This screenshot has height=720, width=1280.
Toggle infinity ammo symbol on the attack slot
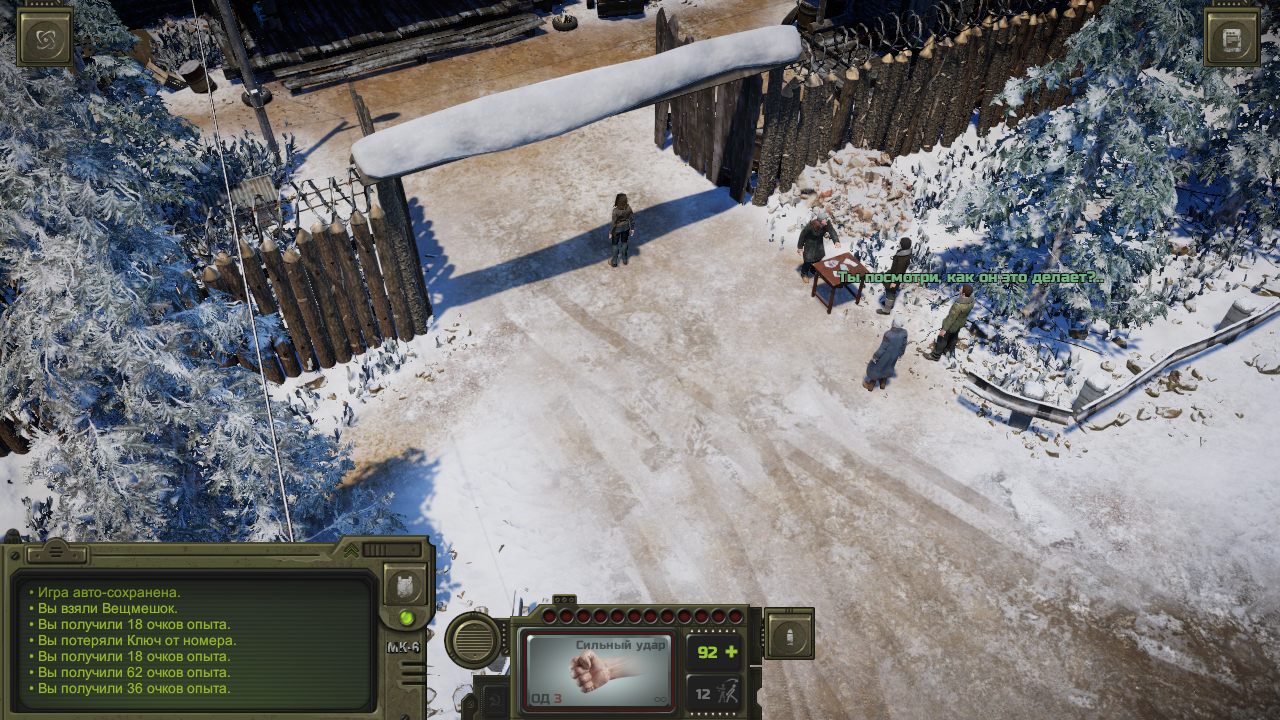click(661, 700)
